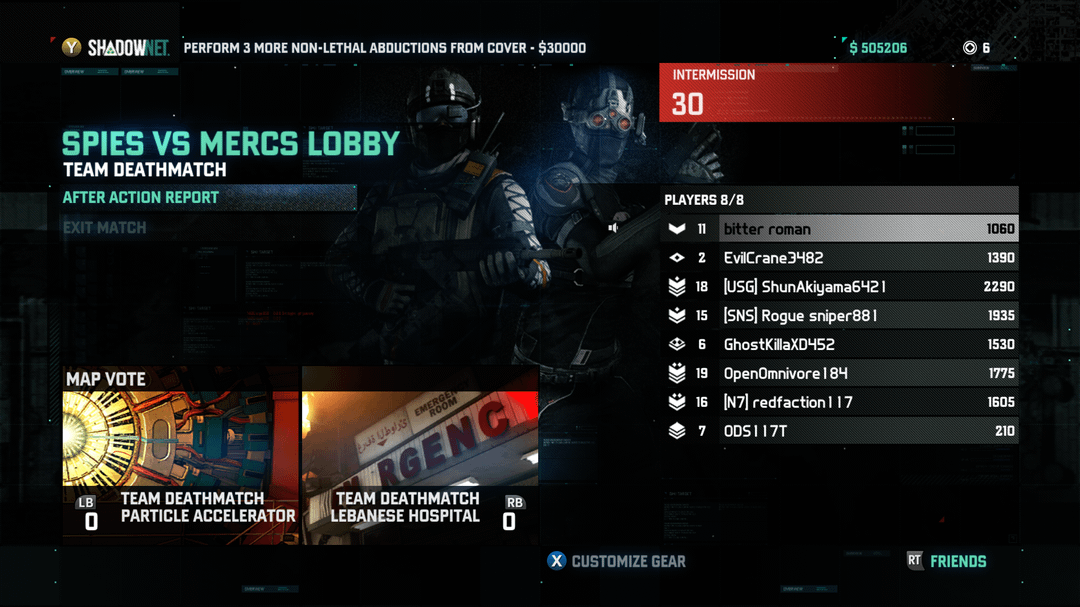Highlight player GhostKillaXD452

pos(840,345)
